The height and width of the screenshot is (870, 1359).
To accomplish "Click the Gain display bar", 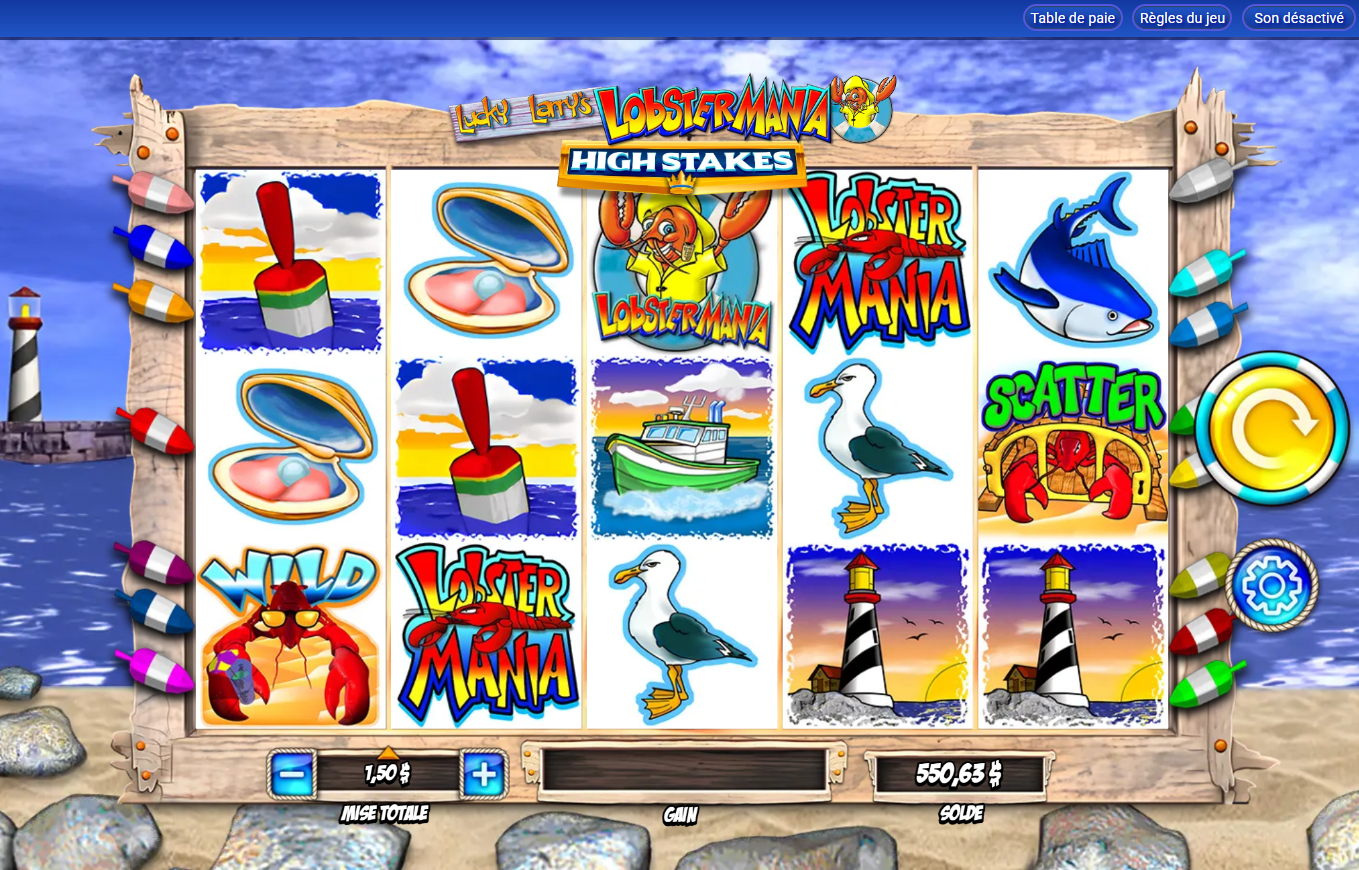I will point(680,773).
